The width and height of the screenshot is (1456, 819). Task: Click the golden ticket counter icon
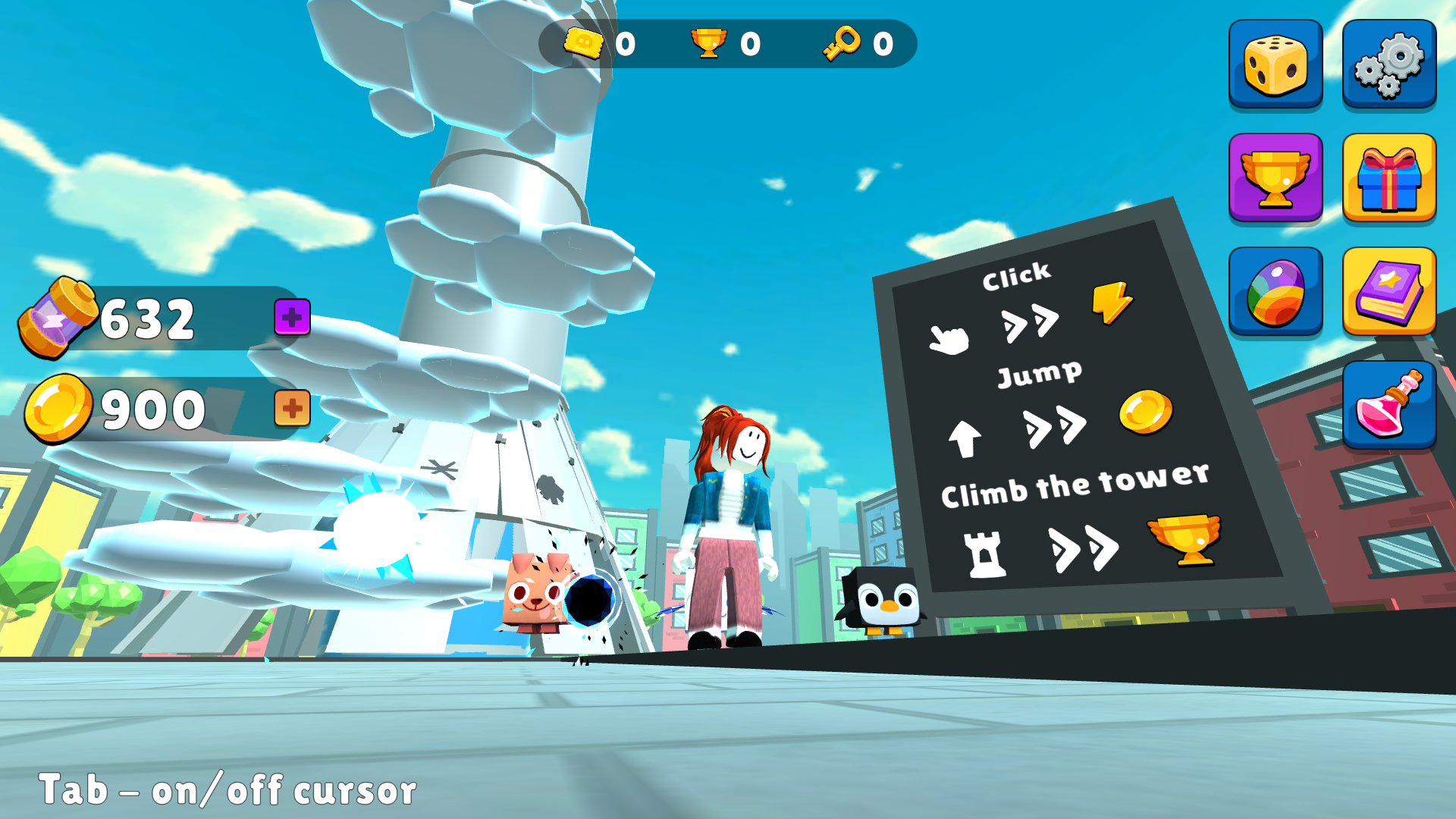(x=585, y=43)
